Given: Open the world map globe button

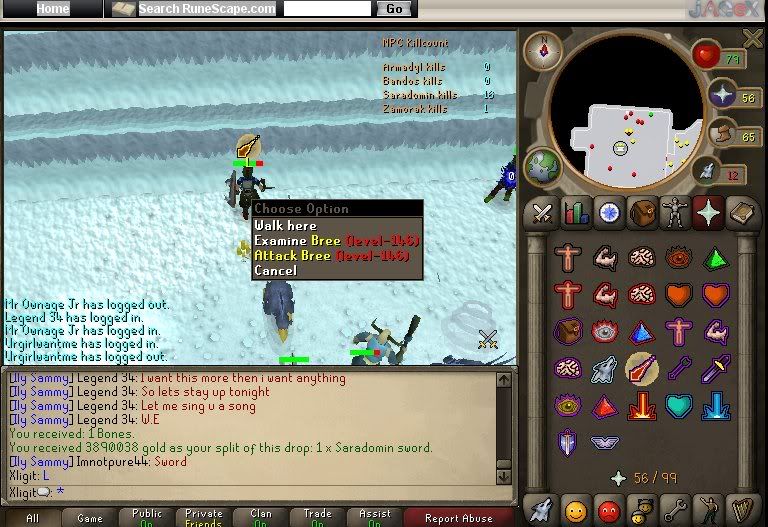Looking at the screenshot, I should [x=542, y=166].
